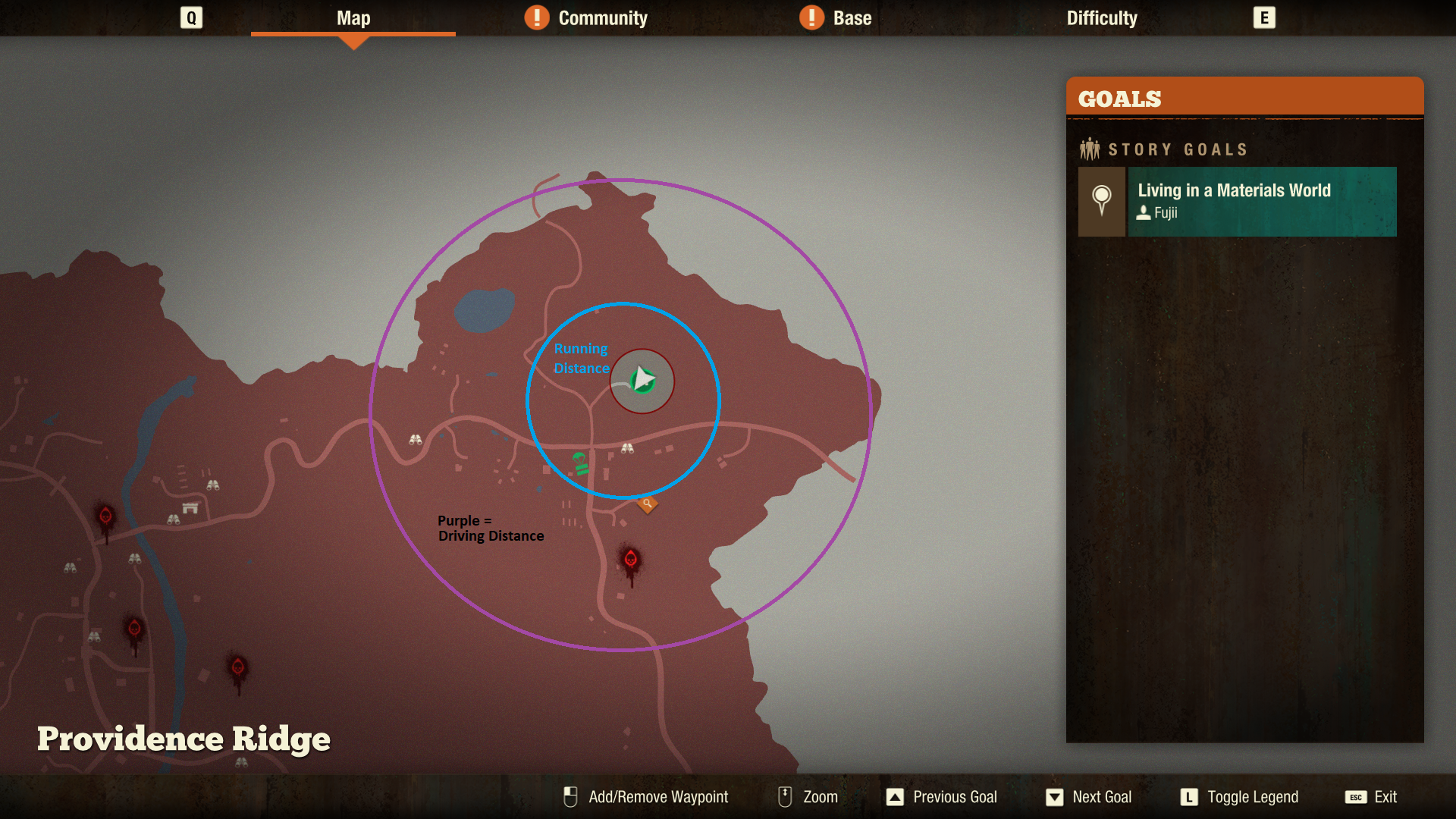Click the alert badge next to Community
1456x819 pixels.
537,17
